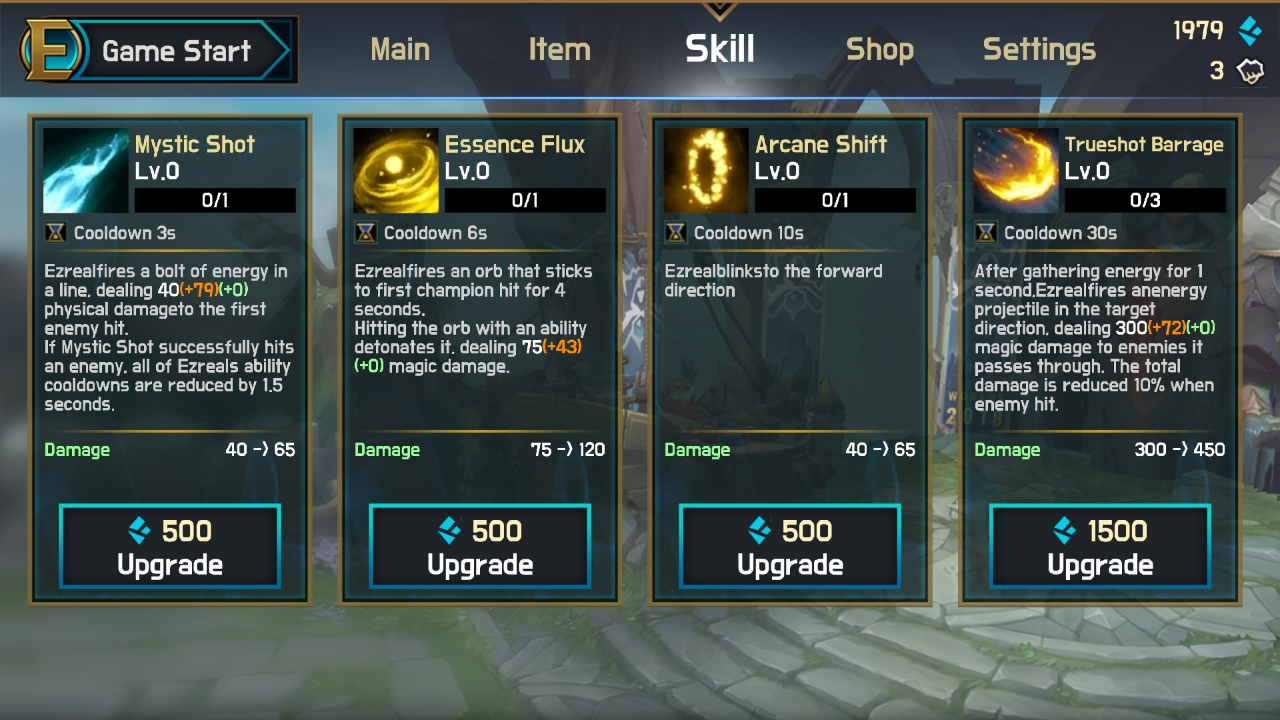Viewport: 1280px width, 720px height.
Task: Start the game with Game Start button
Action: click(160, 50)
